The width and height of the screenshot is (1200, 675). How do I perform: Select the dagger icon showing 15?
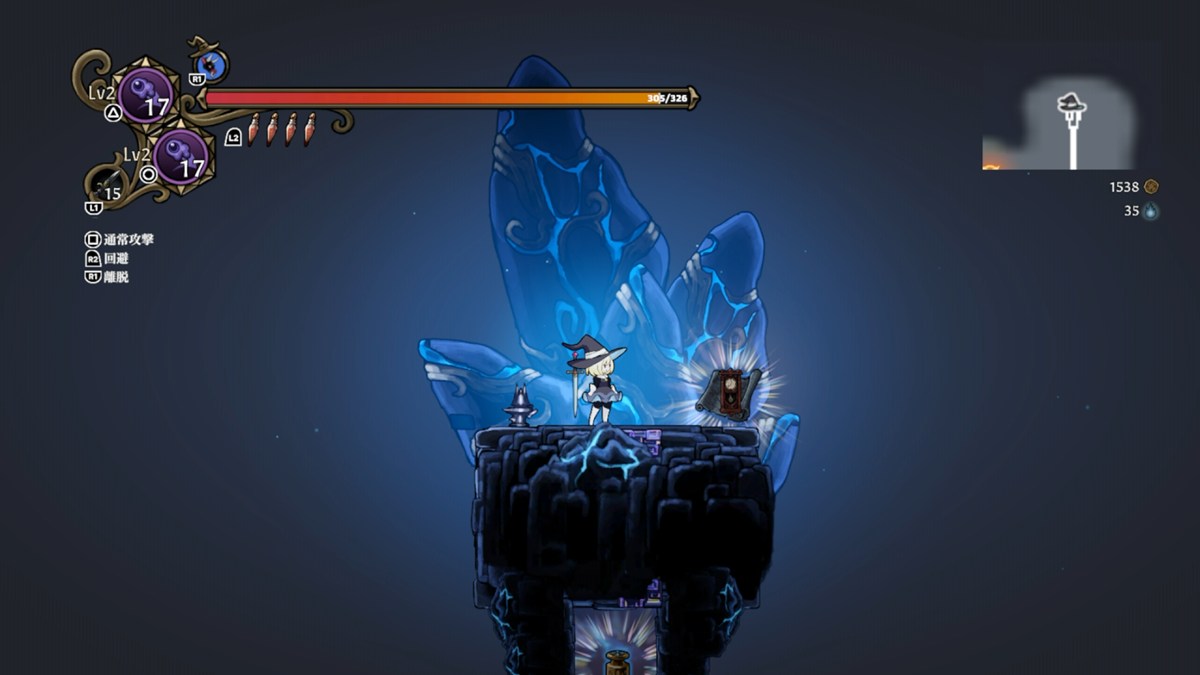click(108, 187)
